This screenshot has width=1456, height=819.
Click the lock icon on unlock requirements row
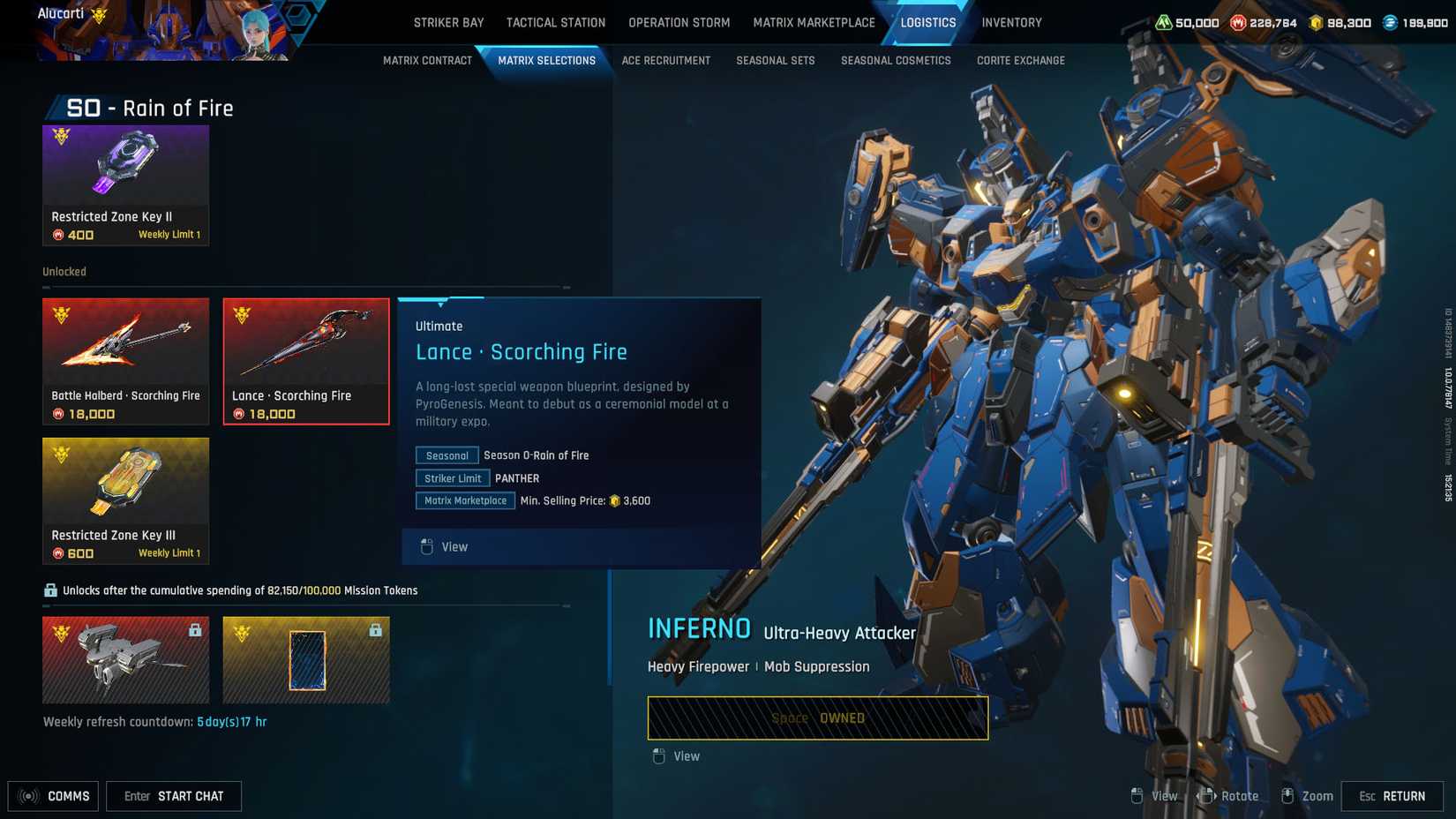click(x=48, y=590)
